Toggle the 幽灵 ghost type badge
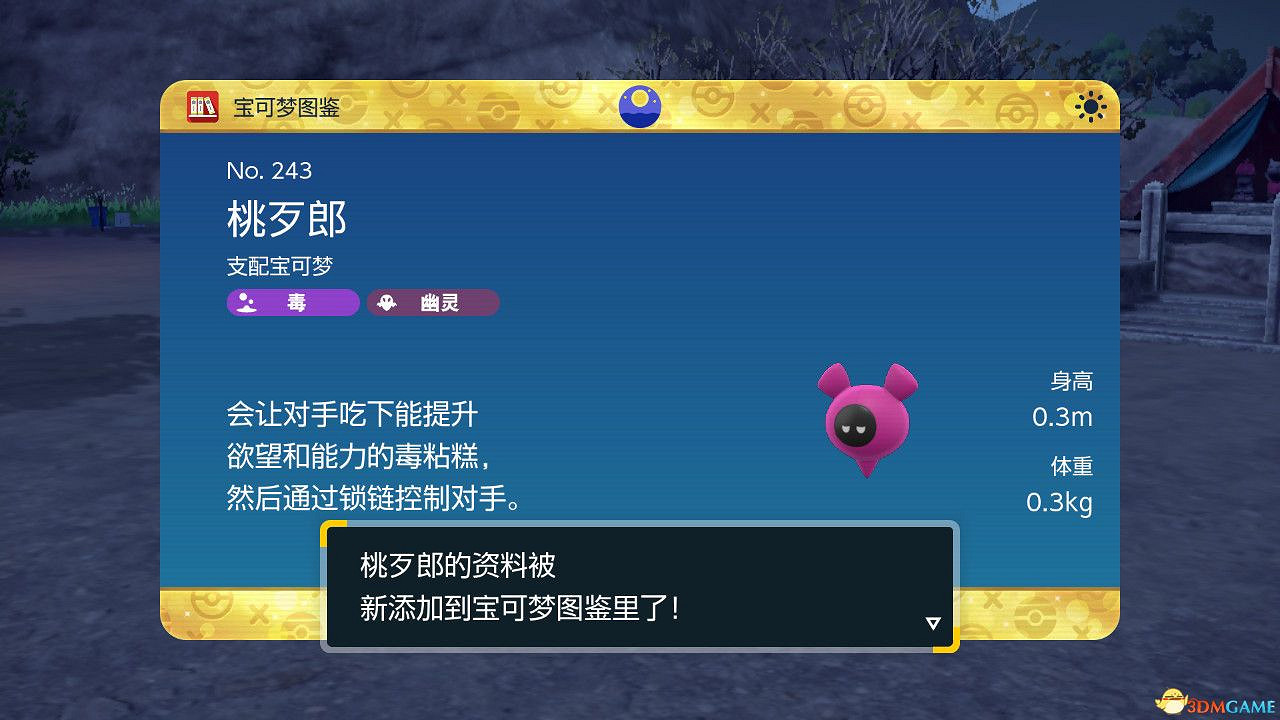The height and width of the screenshot is (720, 1280). (x=432, y=303)
